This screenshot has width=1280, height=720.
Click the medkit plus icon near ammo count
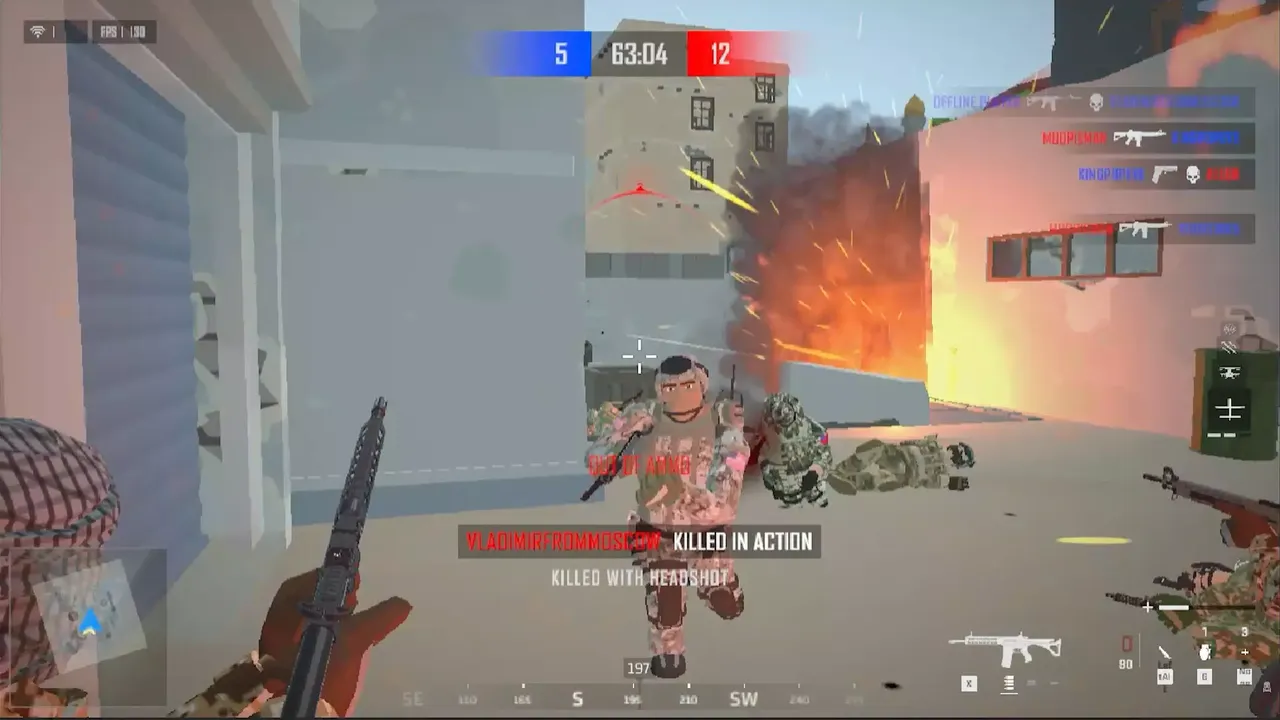tap(1245, 652)
